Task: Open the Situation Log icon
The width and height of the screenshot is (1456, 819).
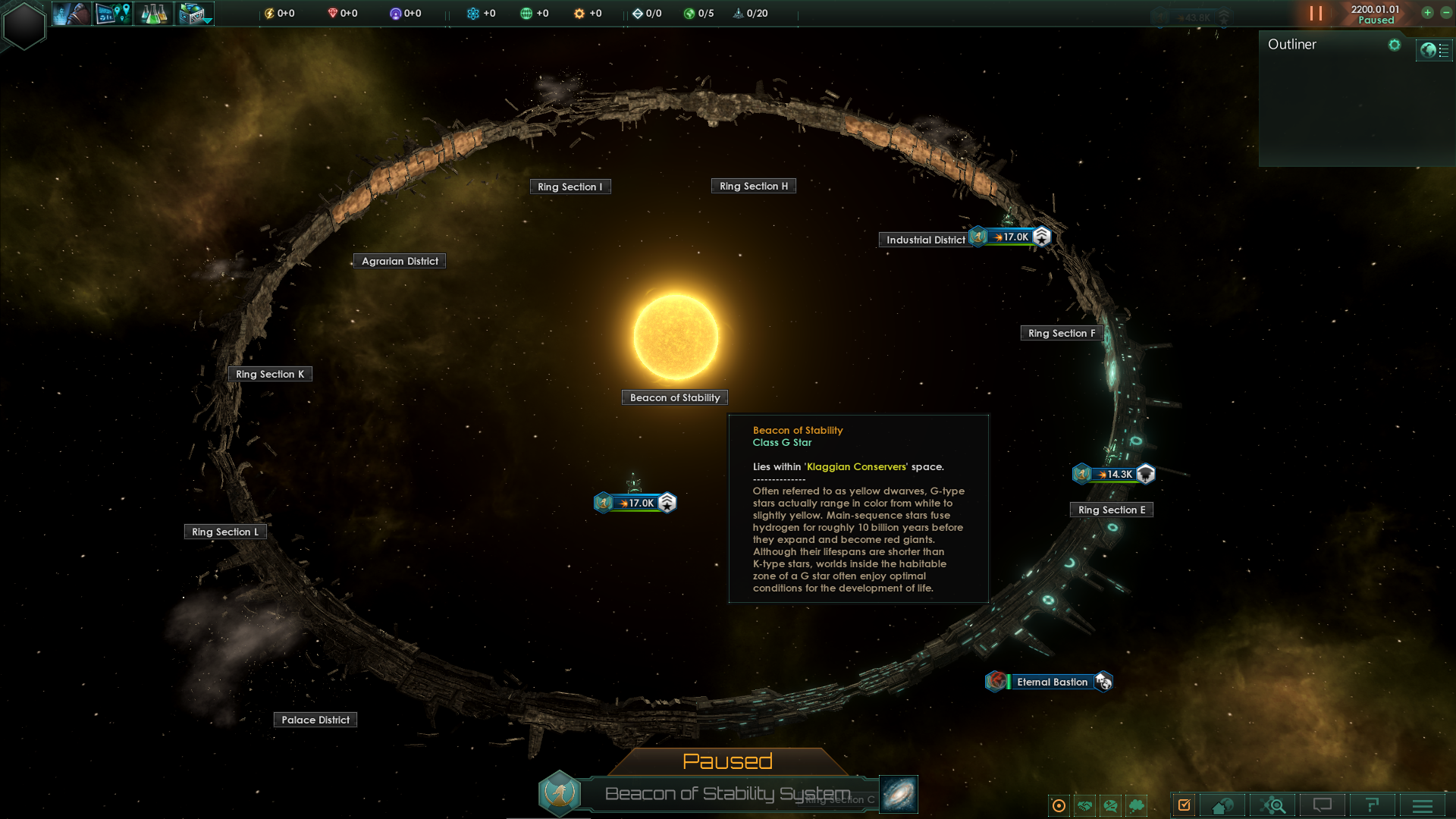Action: click(113, 14)
